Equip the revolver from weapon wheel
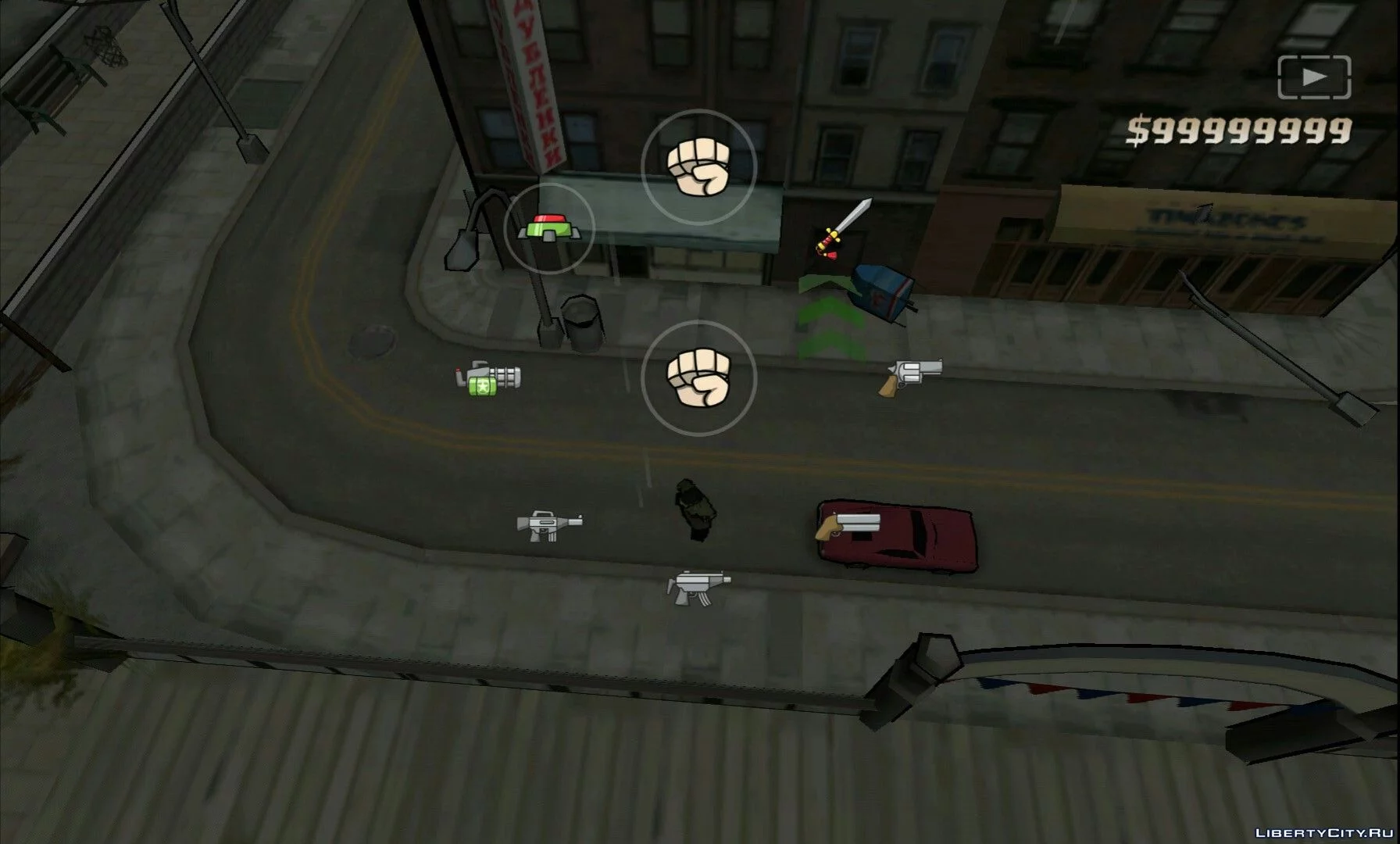Screen dimensions: 1400x844 [x=910, y=377]
